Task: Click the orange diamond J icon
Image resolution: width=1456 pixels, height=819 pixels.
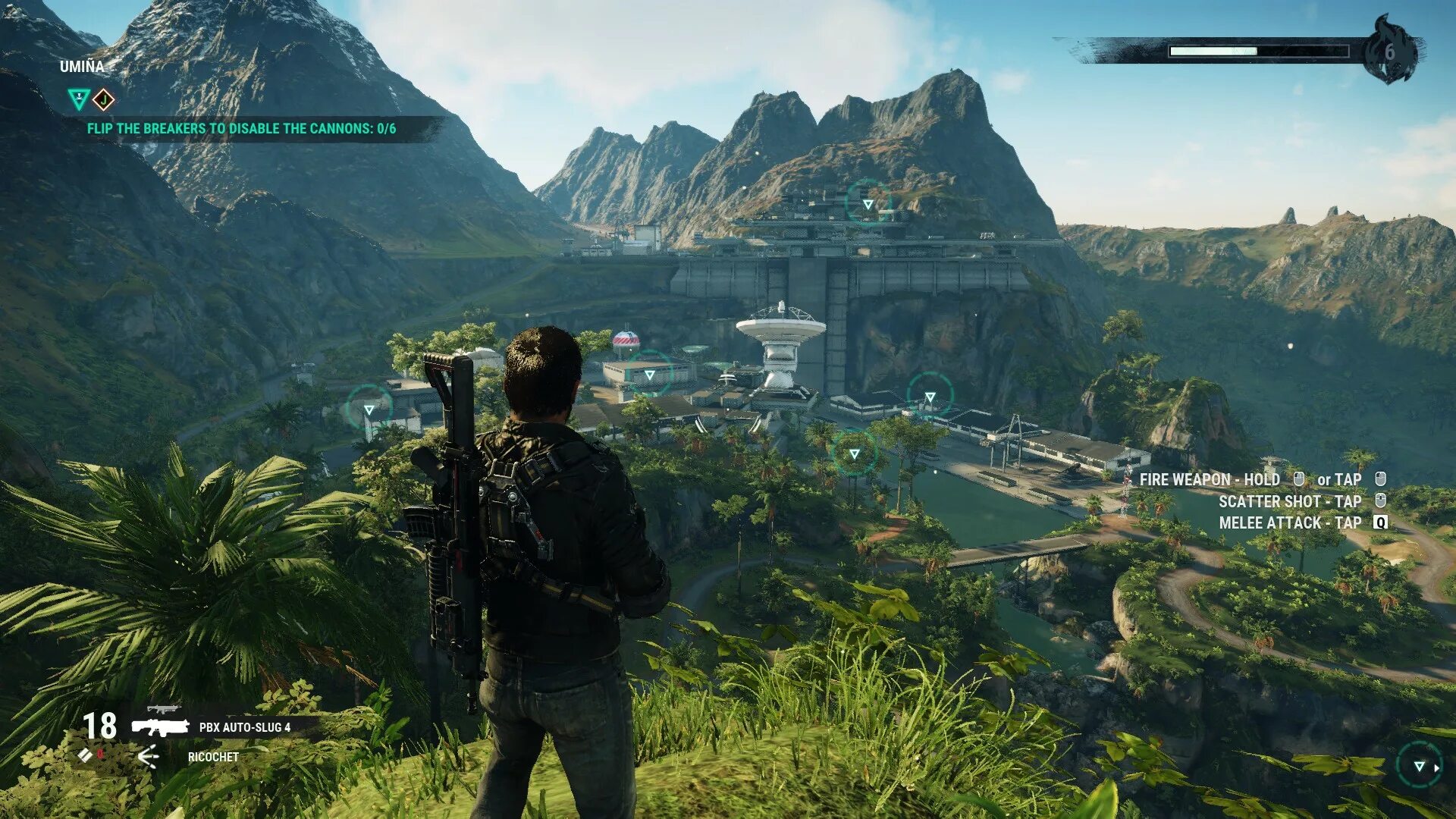Action: [104, 99]
